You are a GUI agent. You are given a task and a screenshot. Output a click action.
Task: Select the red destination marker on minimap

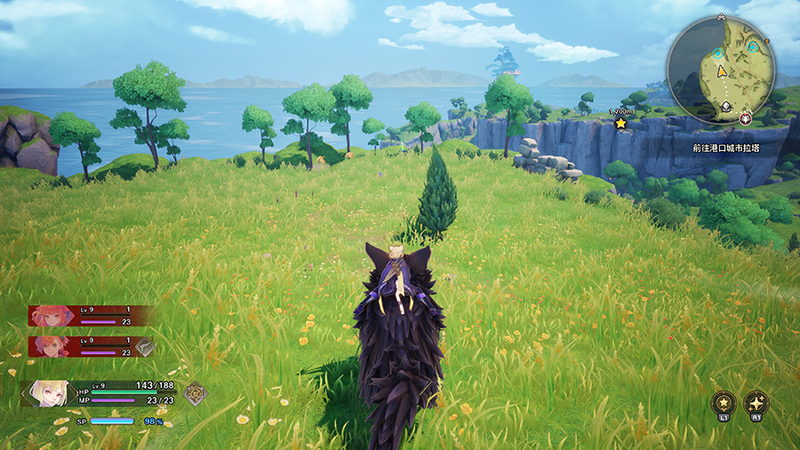[746, 118]
